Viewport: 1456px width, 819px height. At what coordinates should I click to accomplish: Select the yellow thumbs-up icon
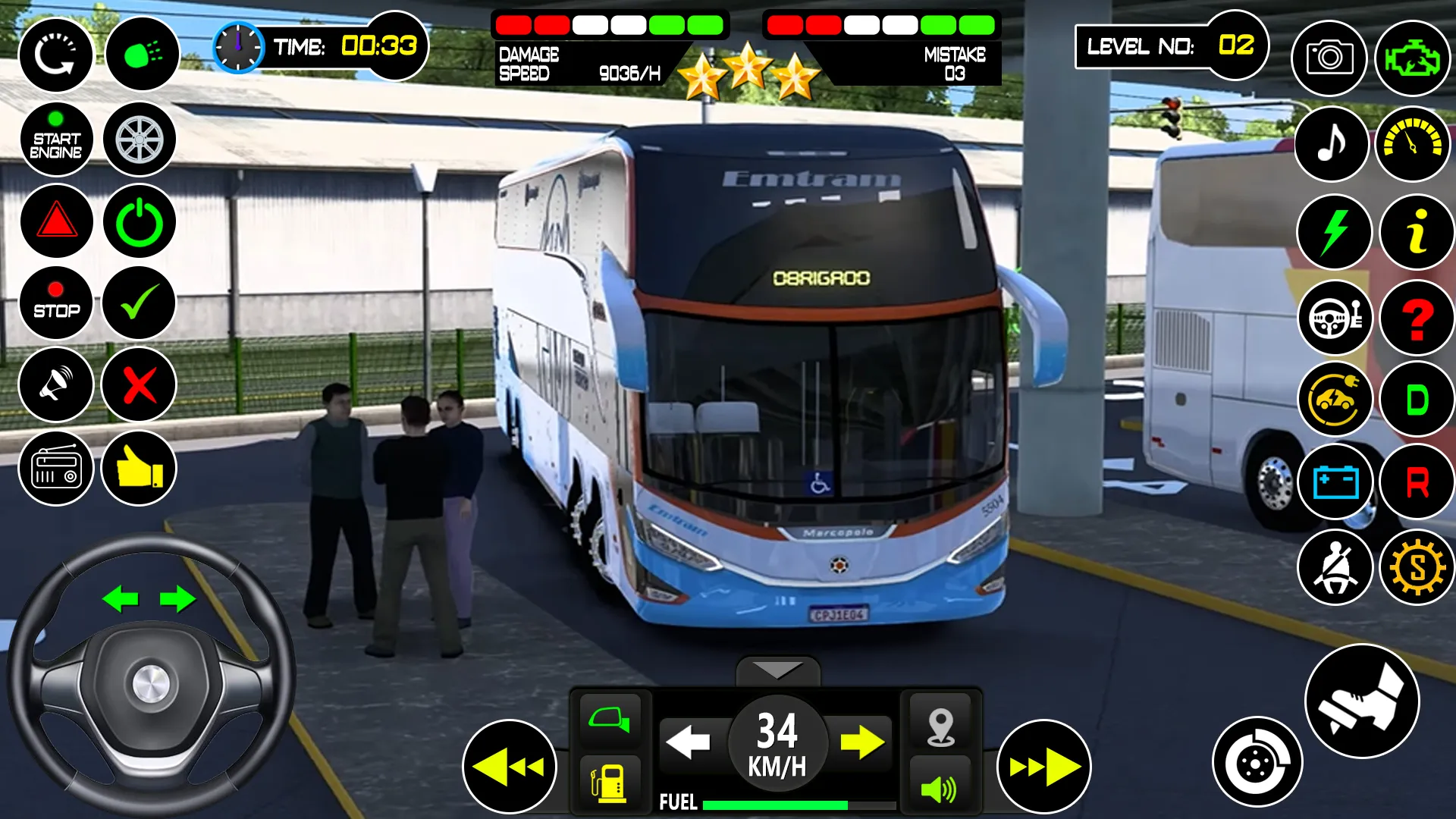click(139, 468)
